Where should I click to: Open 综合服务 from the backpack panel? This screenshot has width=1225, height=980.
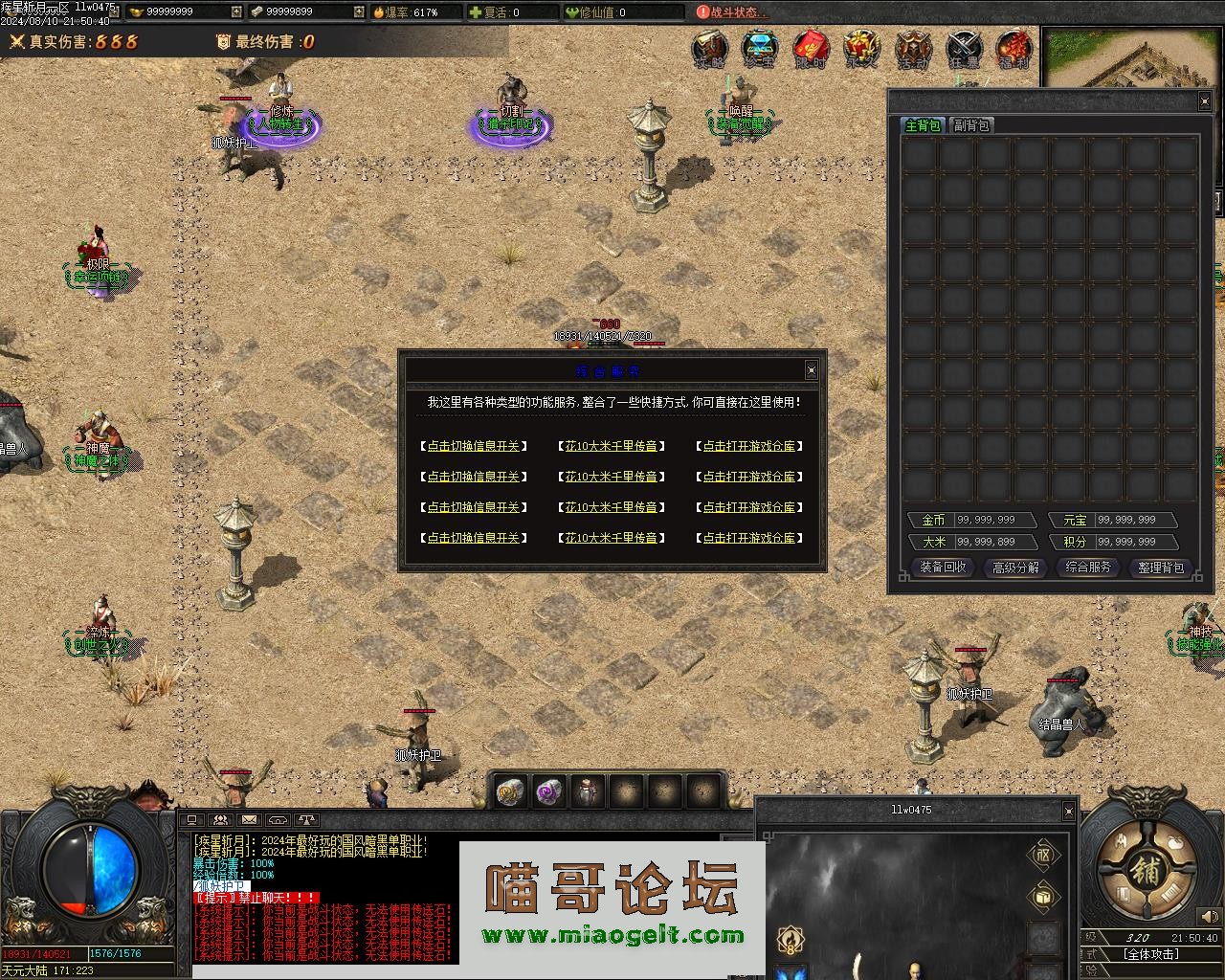pos(1088,568)
